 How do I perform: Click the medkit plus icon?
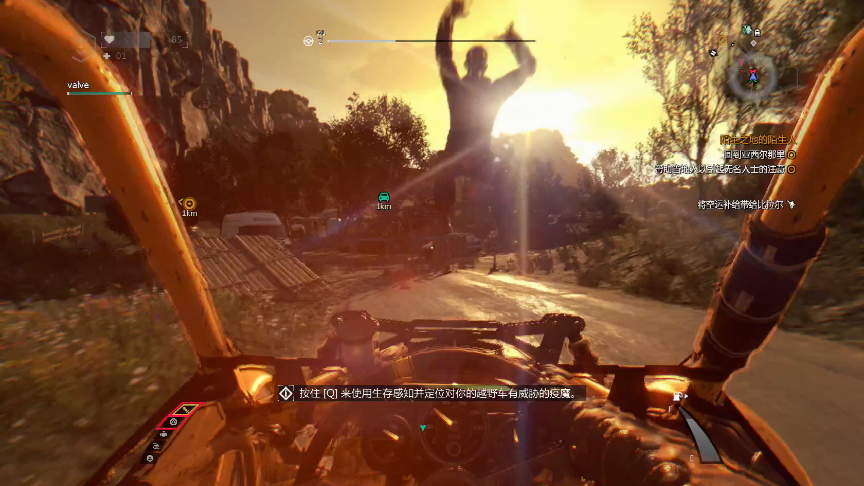point(107,55)
